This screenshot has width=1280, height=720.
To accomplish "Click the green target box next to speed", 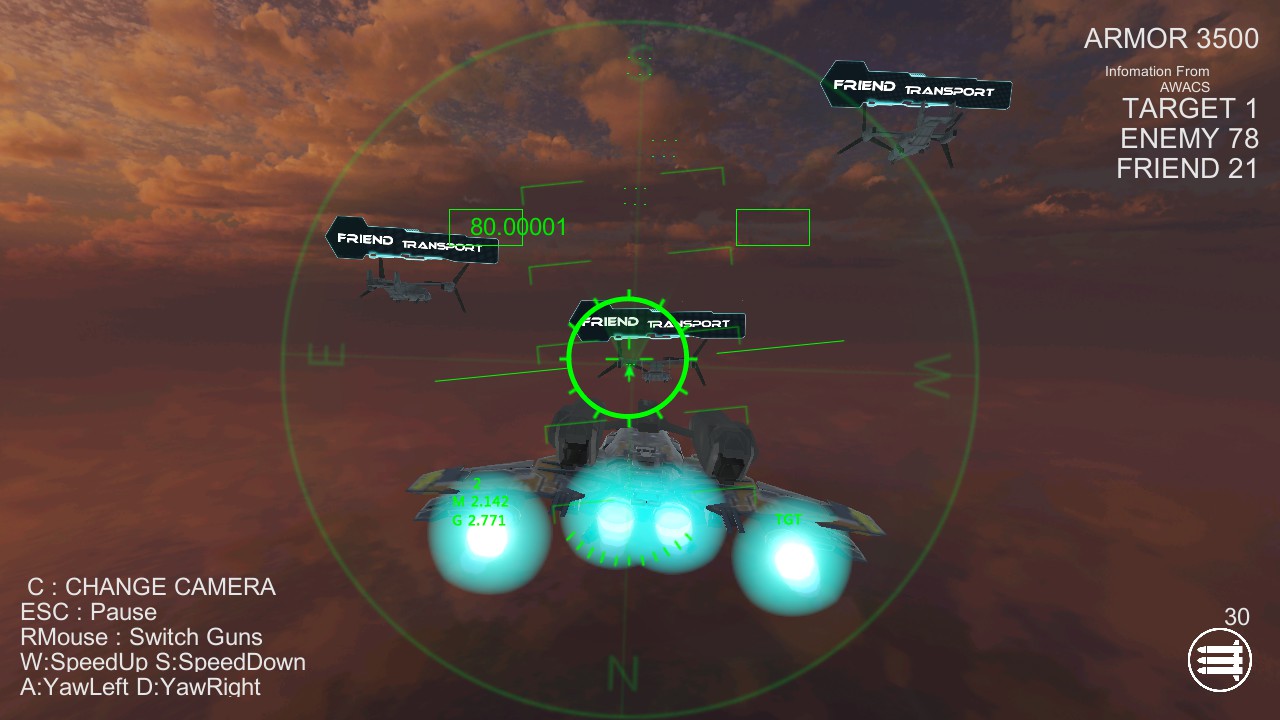I will pyautogui.click(x=773, y=227).
